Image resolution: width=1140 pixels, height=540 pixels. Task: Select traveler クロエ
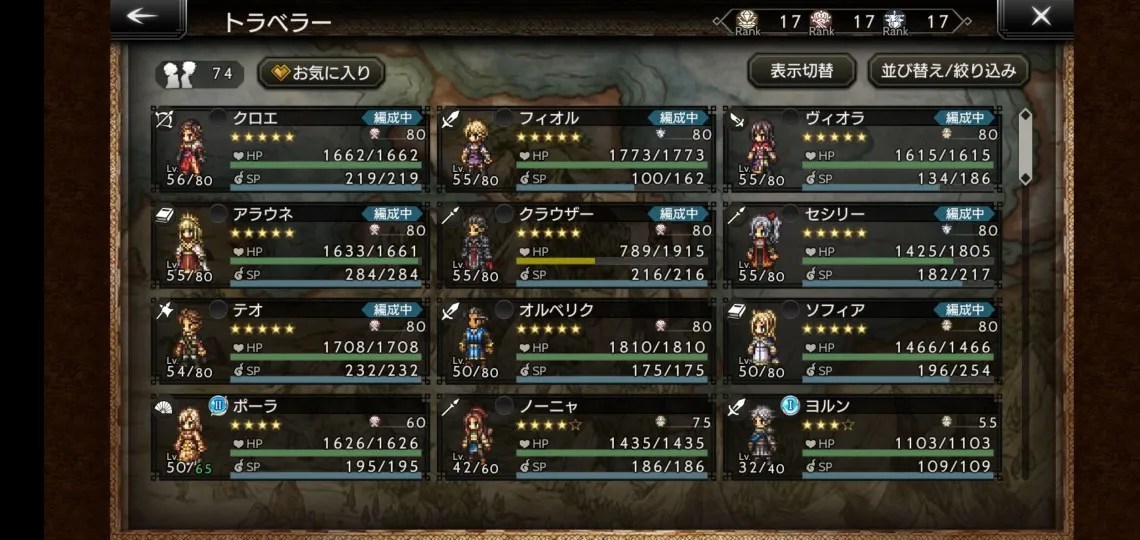pyautogui.click(x=290, y=148)
